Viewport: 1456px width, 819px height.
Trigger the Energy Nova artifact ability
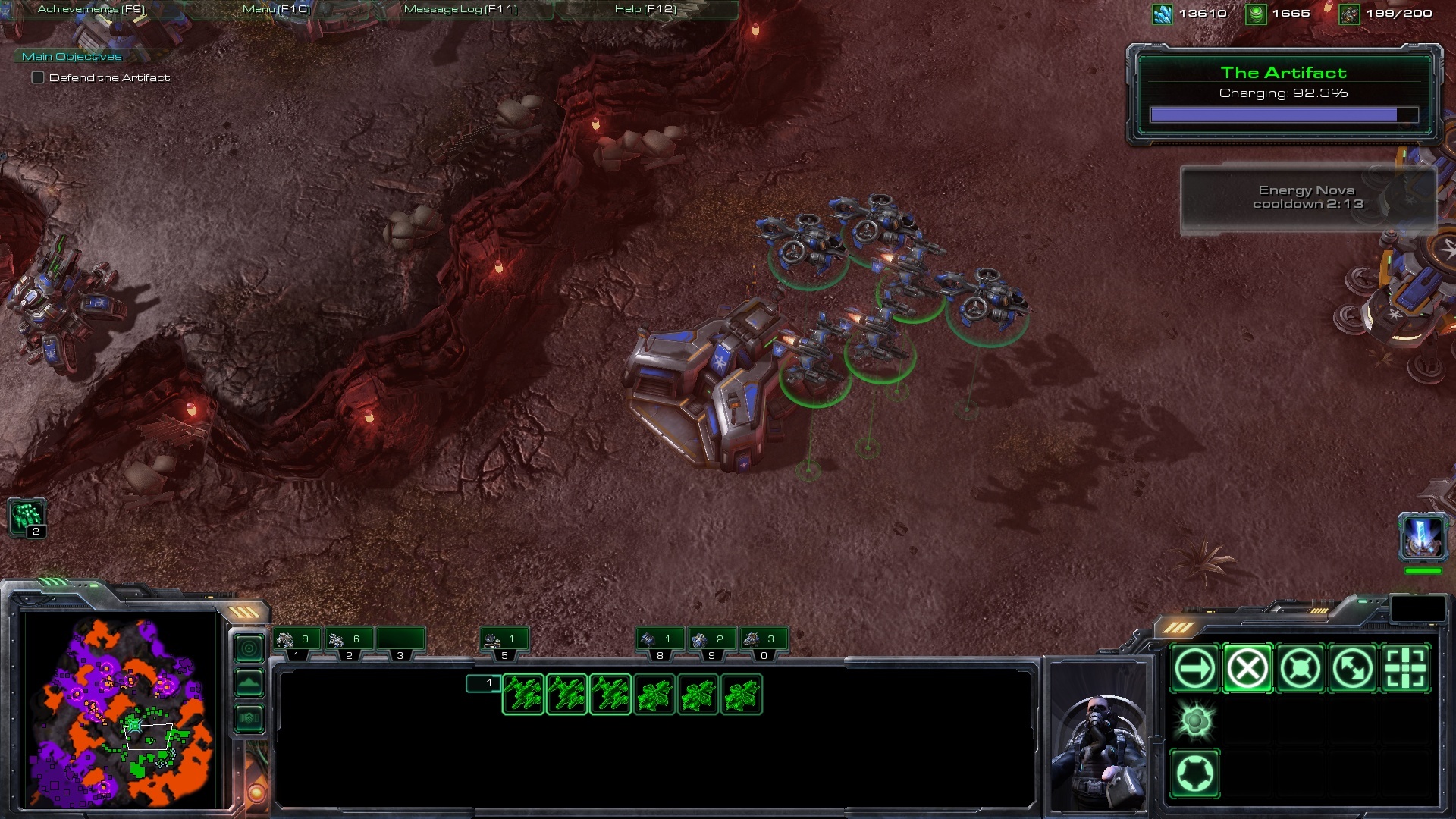point(1423,537)
